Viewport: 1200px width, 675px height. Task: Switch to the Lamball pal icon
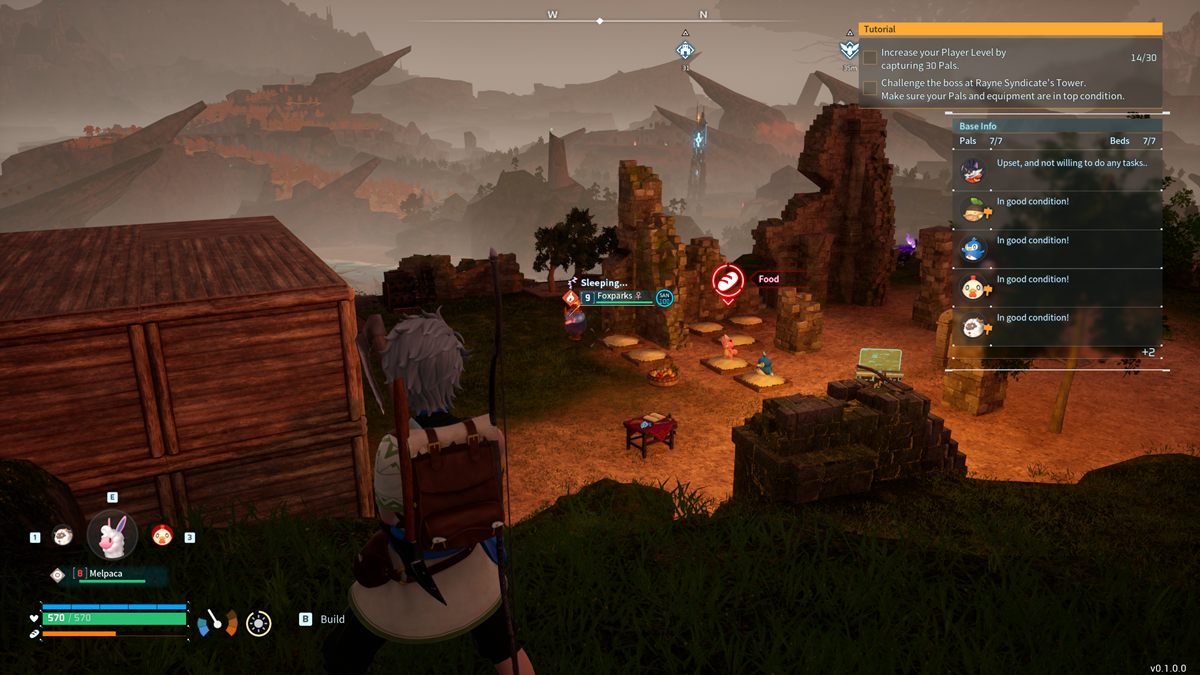pos(62,537)
